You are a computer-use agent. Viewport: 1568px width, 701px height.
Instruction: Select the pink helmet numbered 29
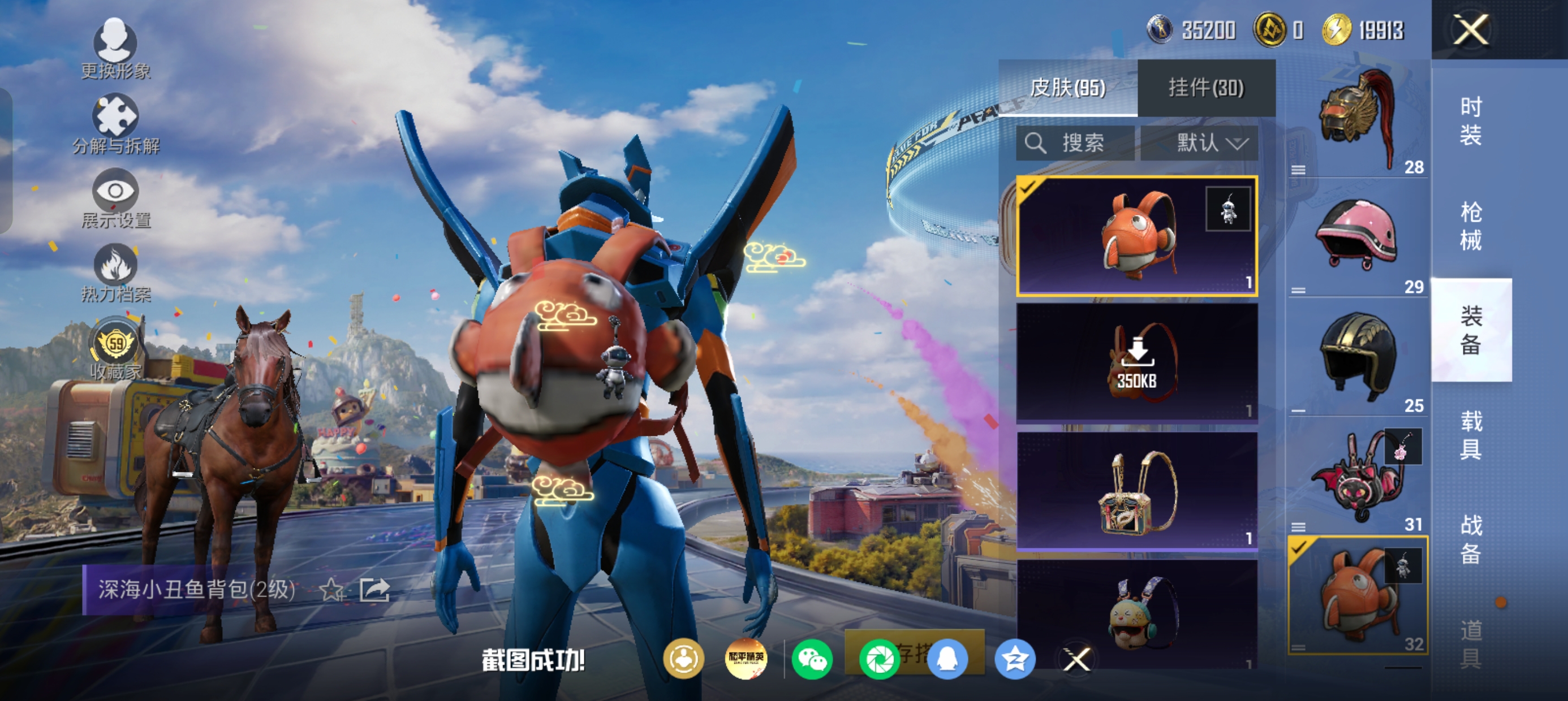click(1358, 237)
